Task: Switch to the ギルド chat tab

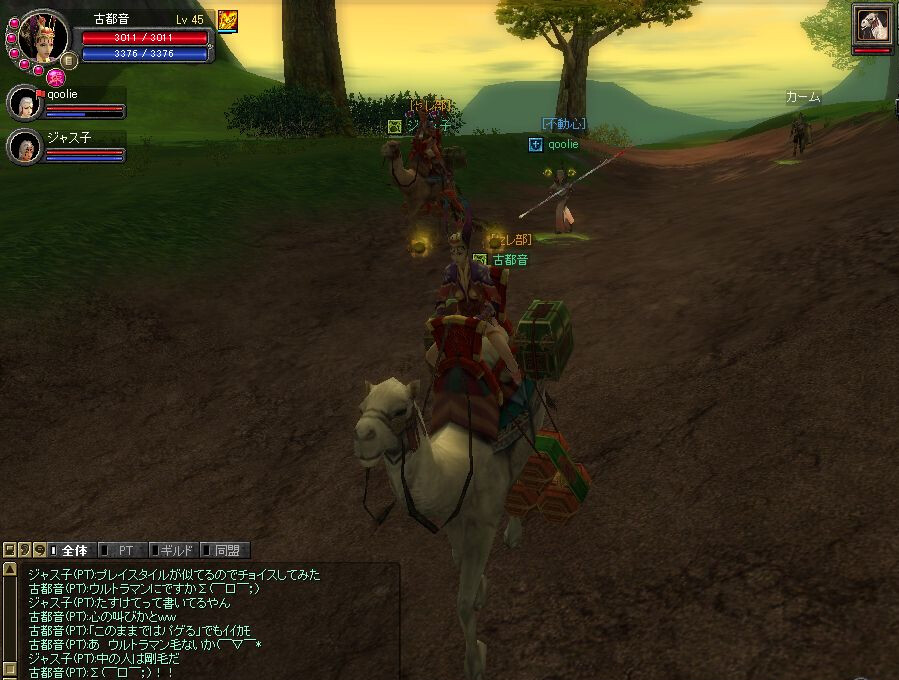Action: click(x=176, y=550)
